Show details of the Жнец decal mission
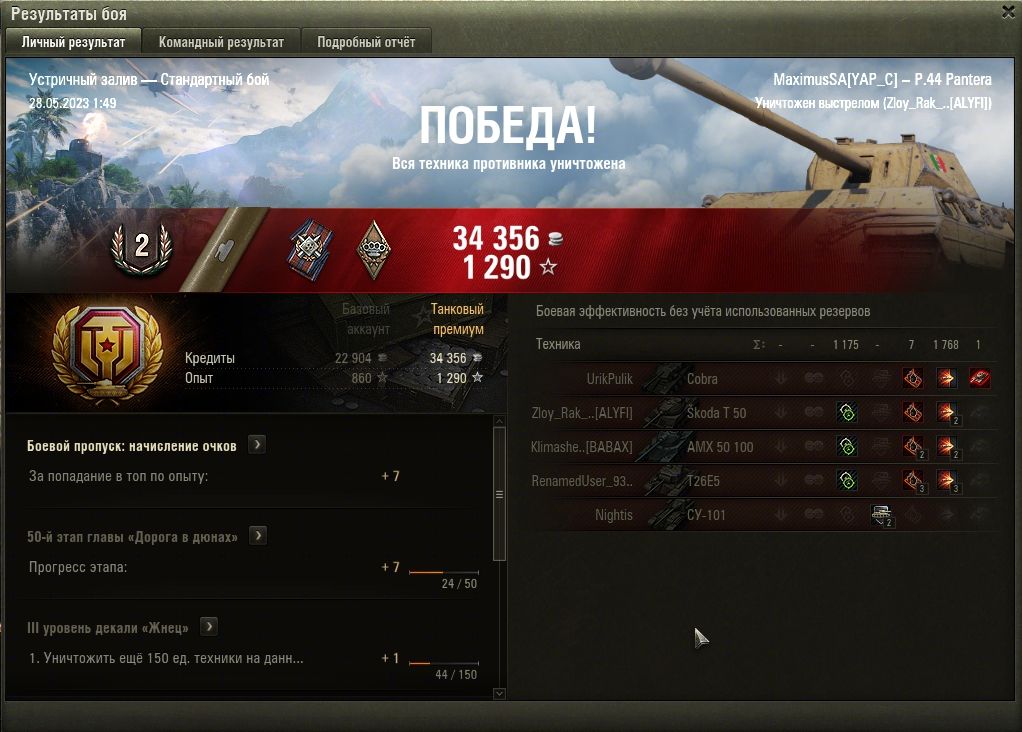Image resolution: width=1022 pixels, height=732 pixels. click(209, 627)
